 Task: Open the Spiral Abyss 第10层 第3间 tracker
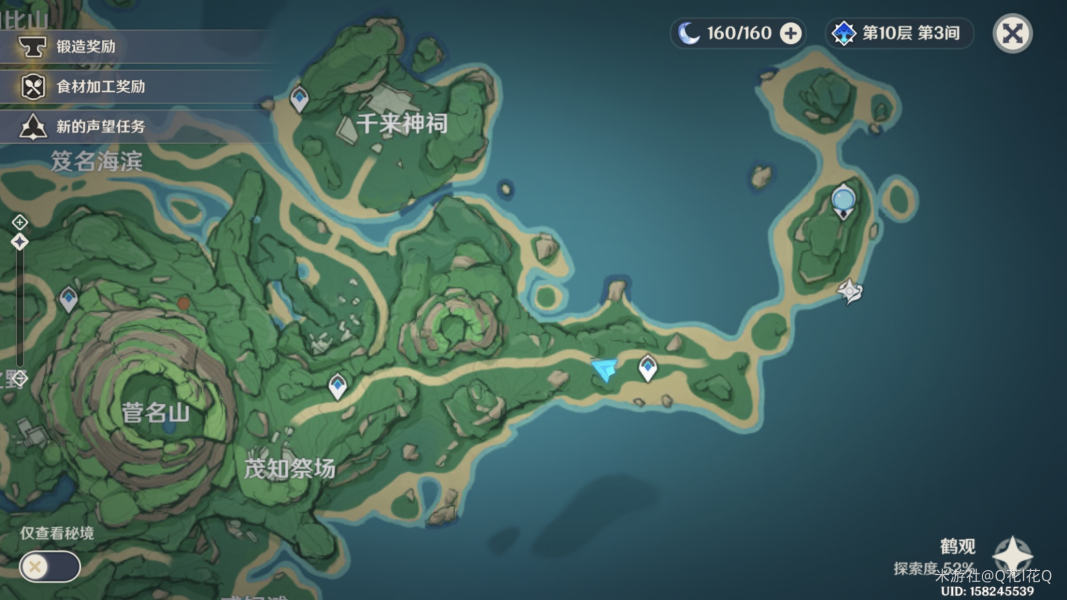[x=899, y=33]
